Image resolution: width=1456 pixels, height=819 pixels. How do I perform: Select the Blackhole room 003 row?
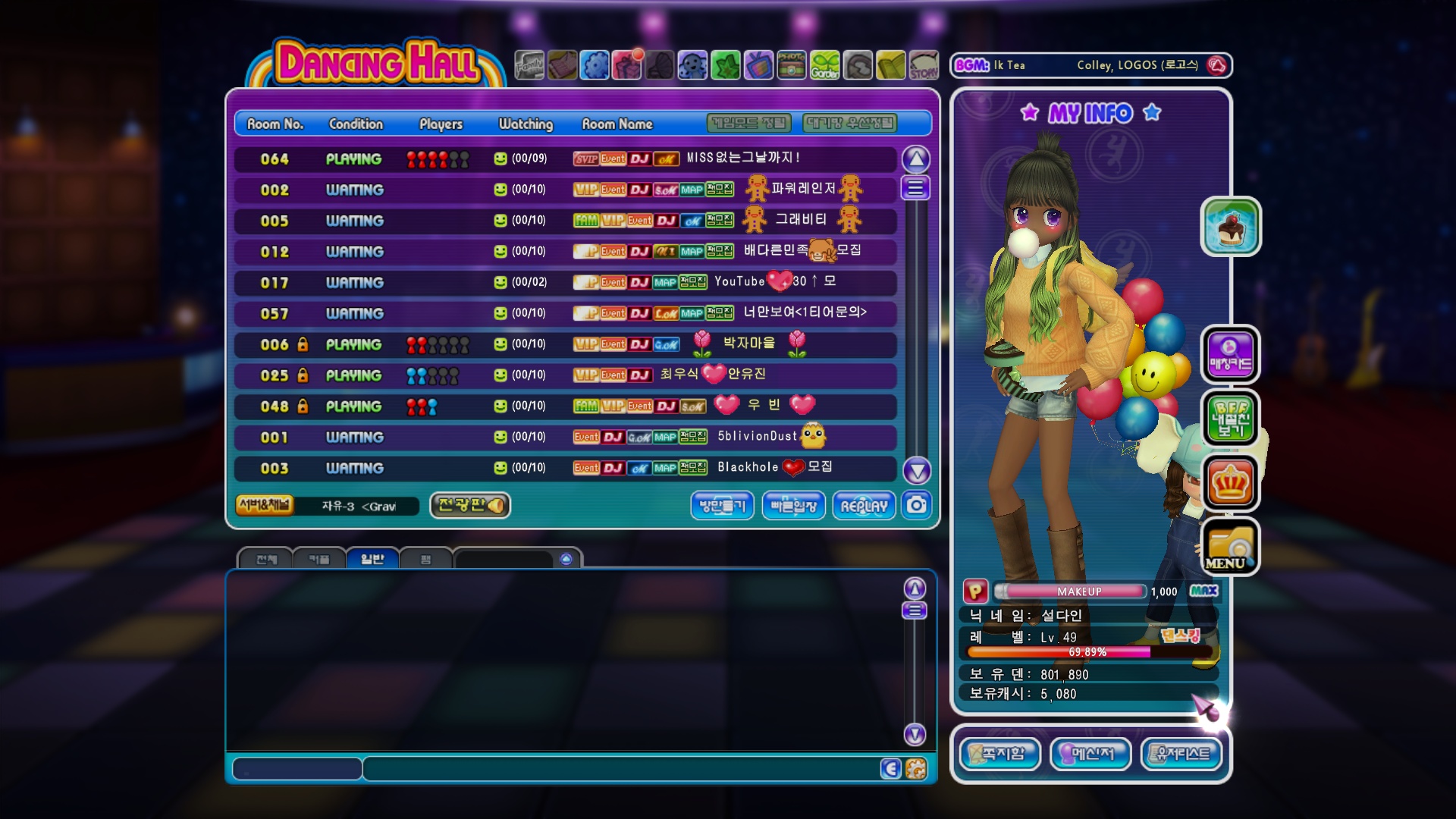coord(565,468)
